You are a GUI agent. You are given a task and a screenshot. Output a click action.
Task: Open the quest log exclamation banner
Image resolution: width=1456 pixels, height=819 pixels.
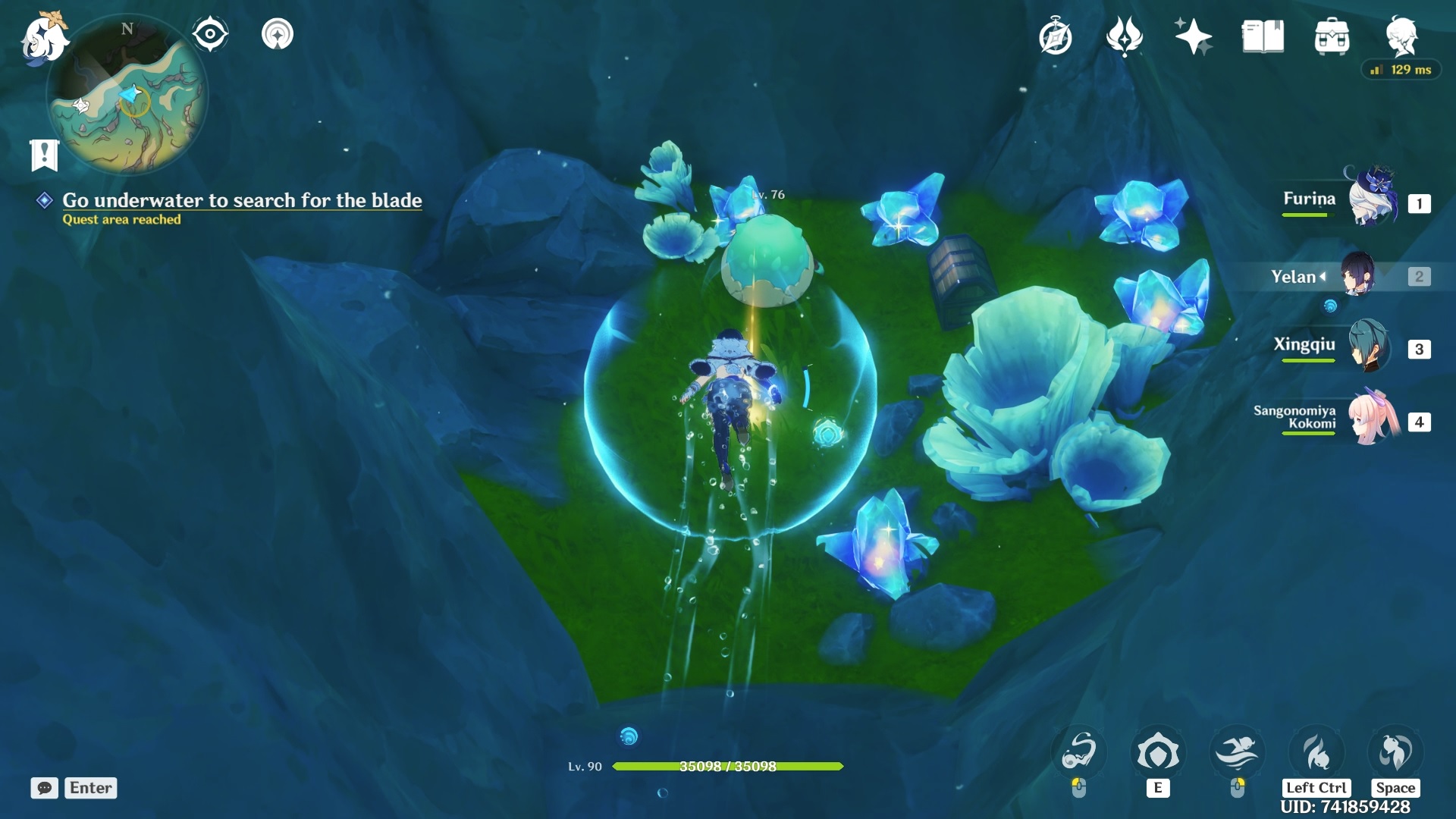point(44,155)
